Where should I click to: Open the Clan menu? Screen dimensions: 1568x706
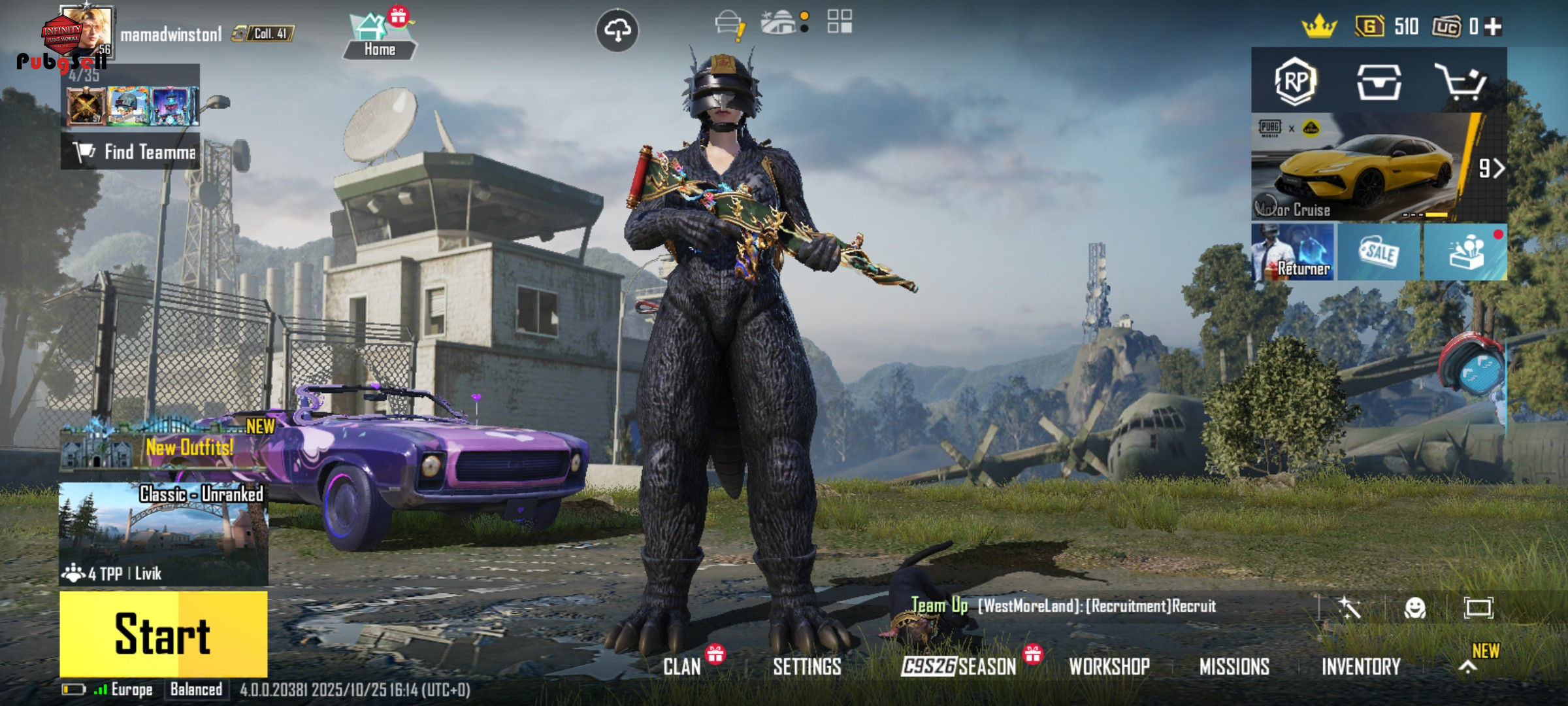(682, 667)
